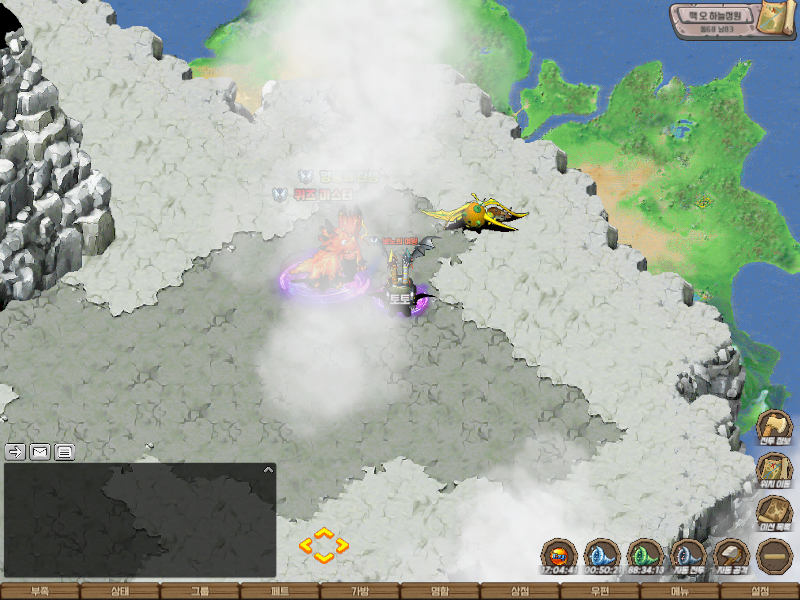Open the world map scroll icon
The width and height of the screenshot is (800, 600).
773,19
